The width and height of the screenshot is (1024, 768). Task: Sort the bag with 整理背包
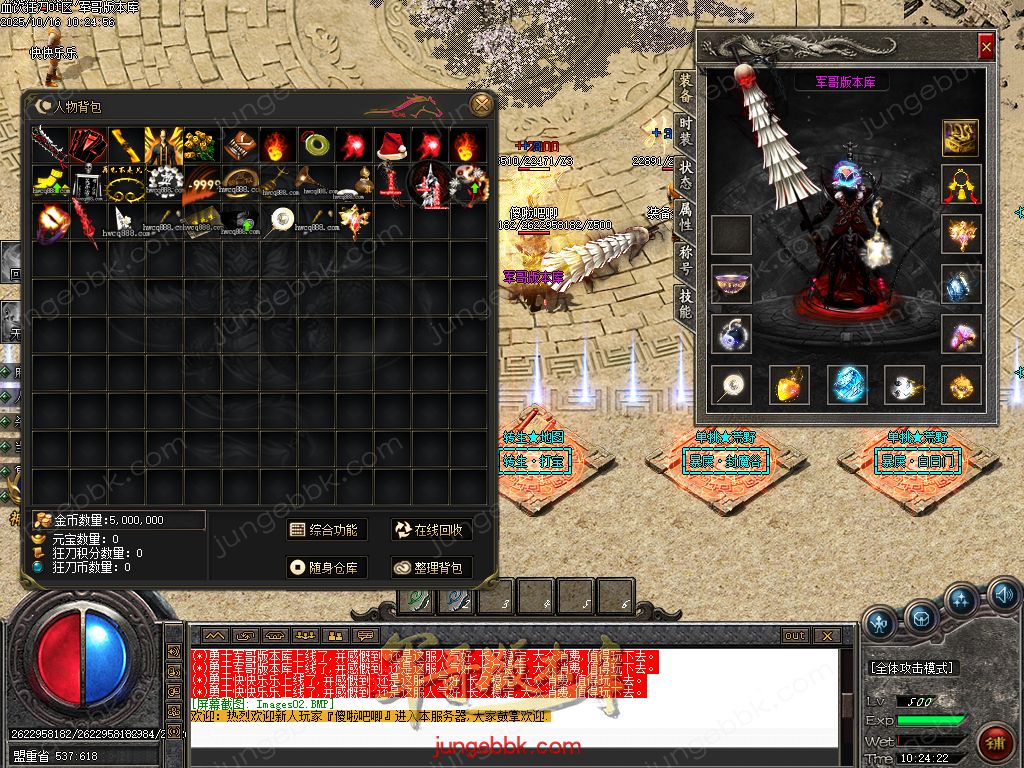click(x=430, y=567)
